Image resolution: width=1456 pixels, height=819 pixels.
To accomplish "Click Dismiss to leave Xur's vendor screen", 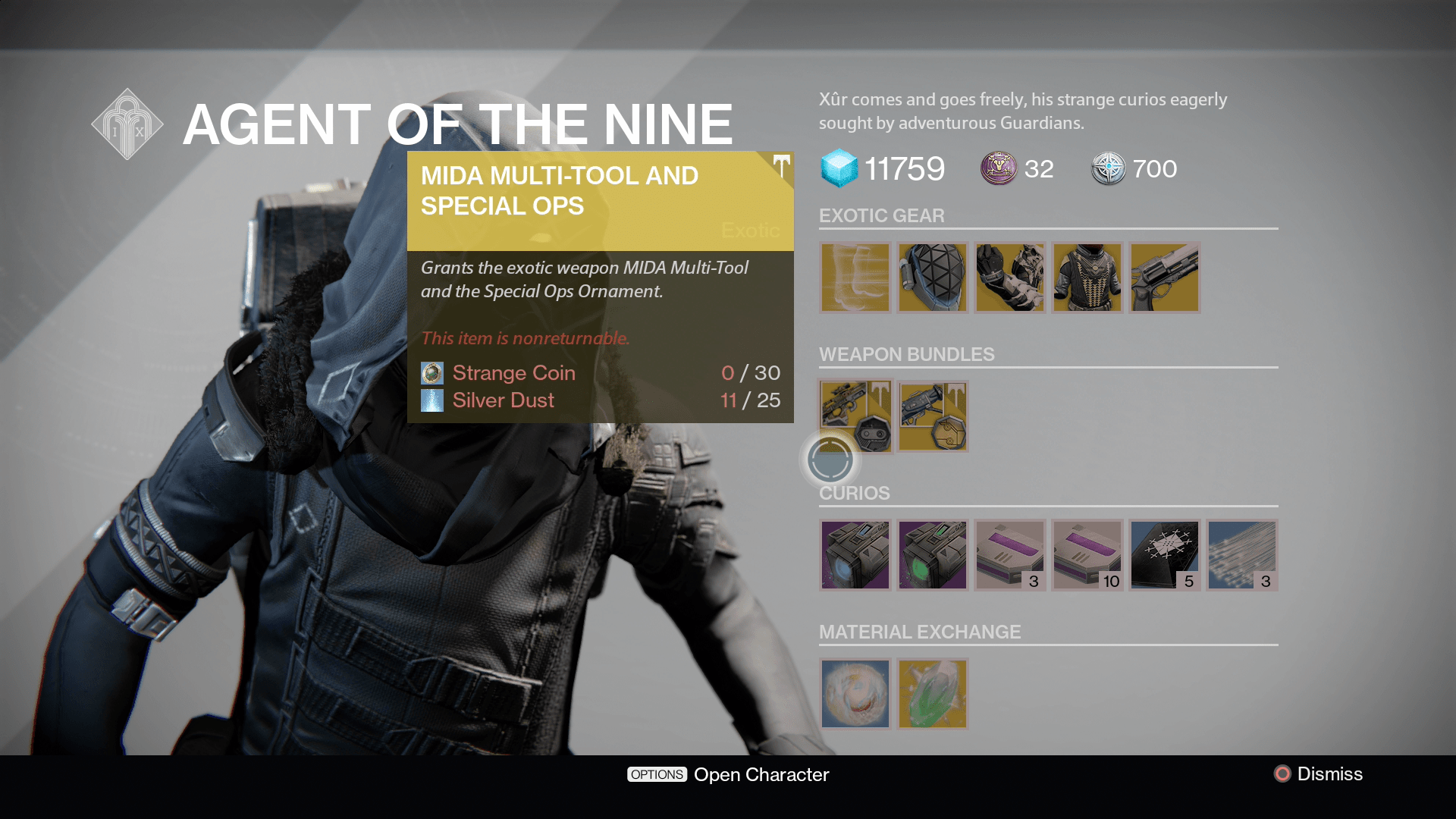I will pos(1332,774).
